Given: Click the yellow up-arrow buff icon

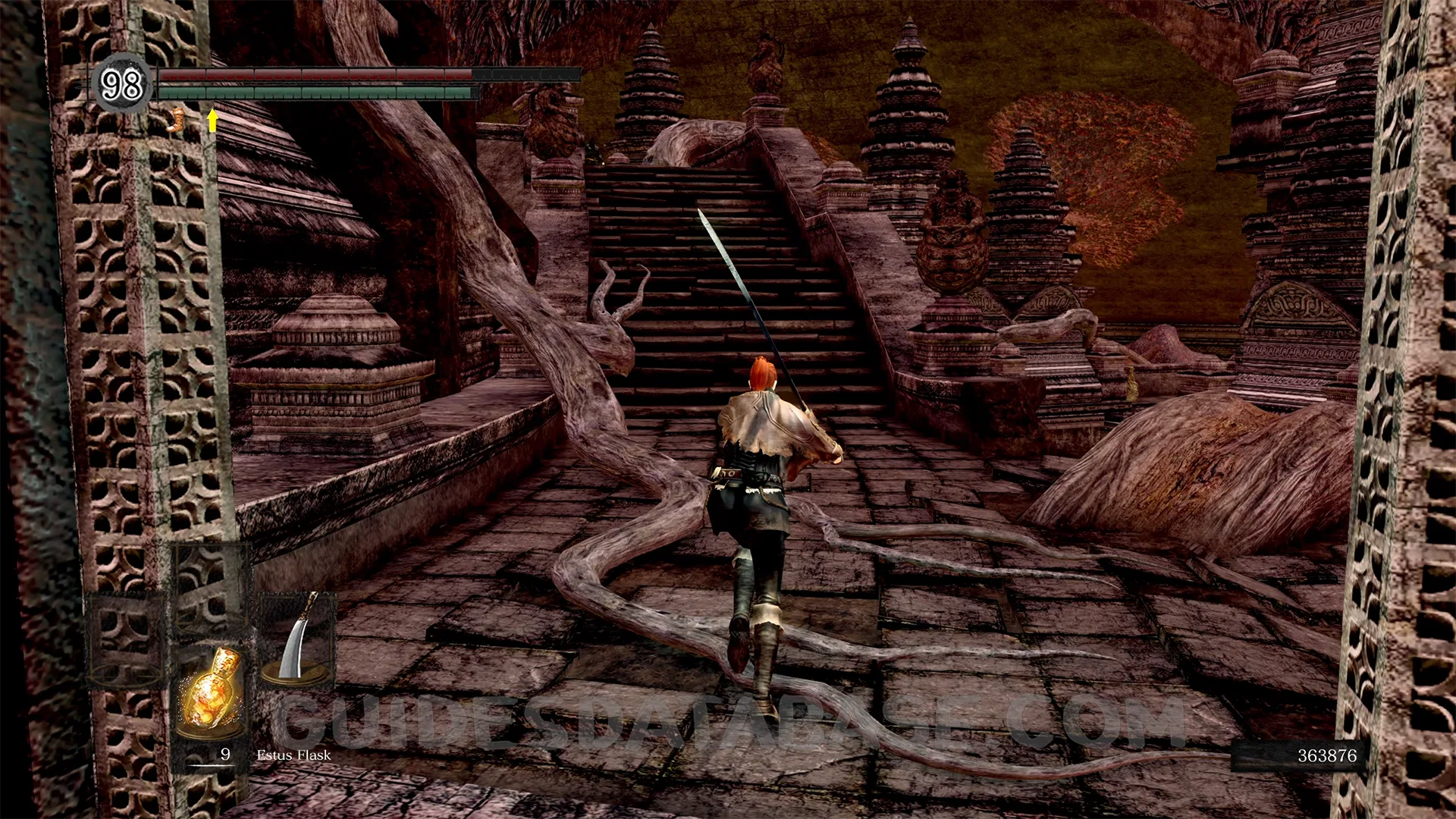Looking at the screenshot, I should 213,120.
